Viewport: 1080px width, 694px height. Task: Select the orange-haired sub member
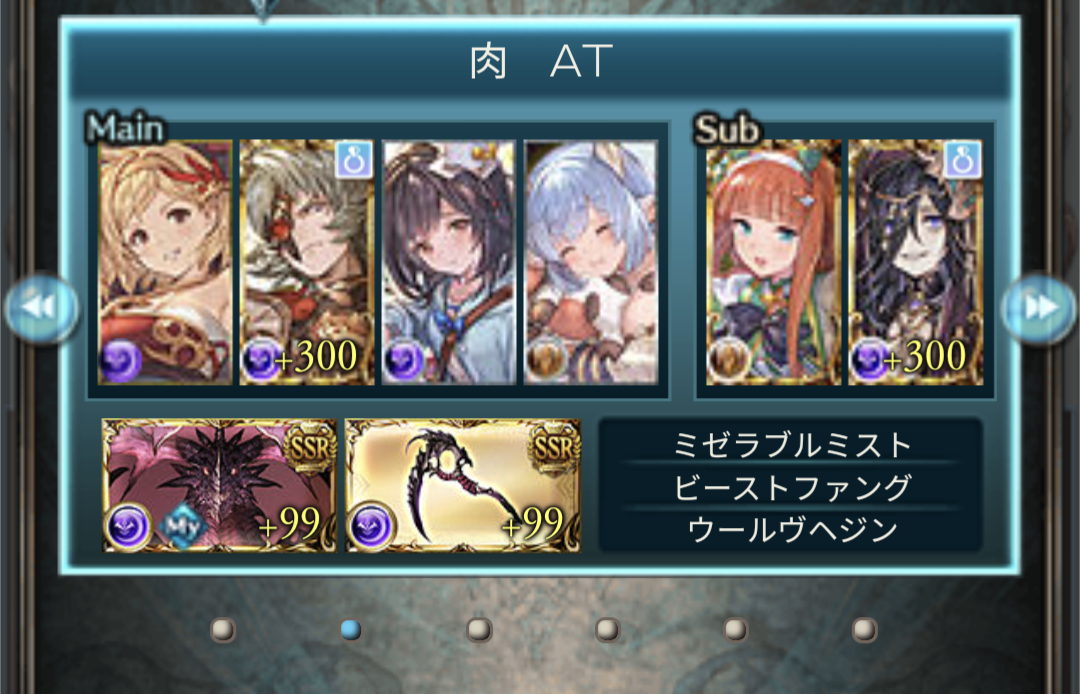773,262
